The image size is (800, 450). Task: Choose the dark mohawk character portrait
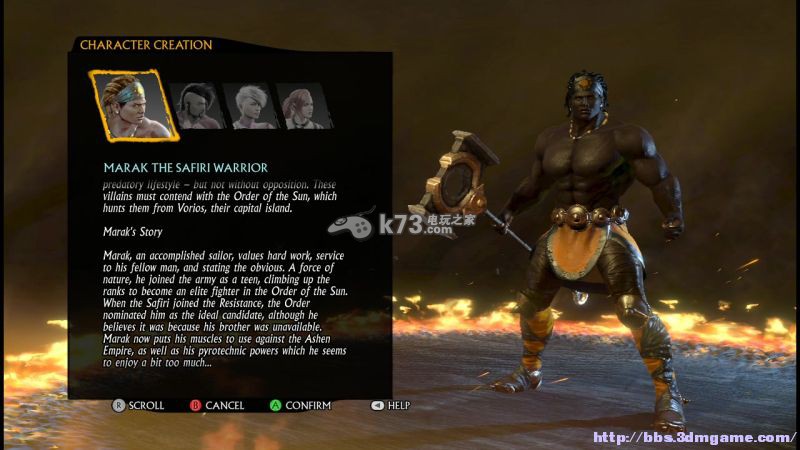click(196, 105)
